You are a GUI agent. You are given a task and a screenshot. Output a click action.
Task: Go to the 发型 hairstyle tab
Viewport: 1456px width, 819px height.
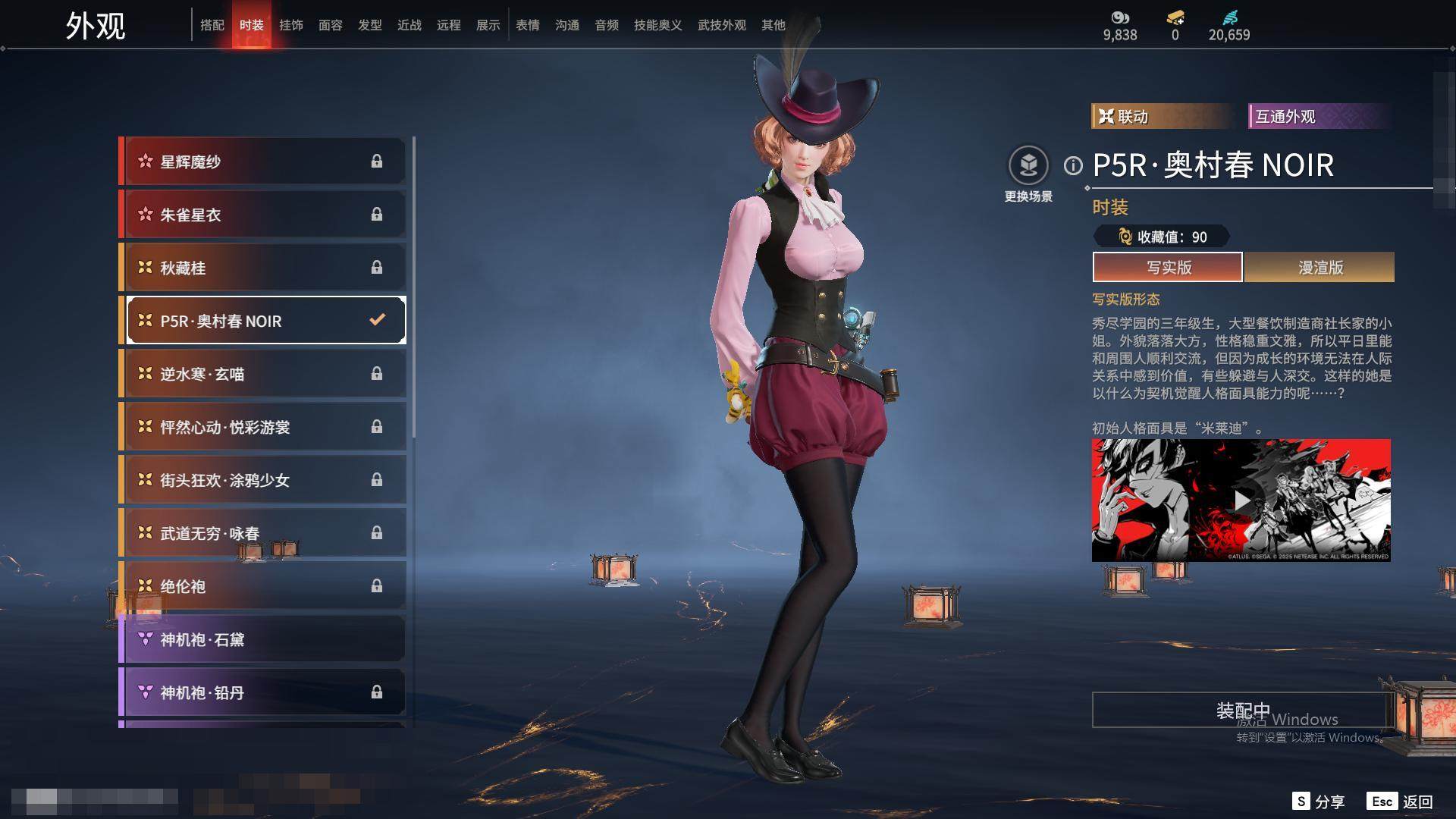tap(370, 25)
